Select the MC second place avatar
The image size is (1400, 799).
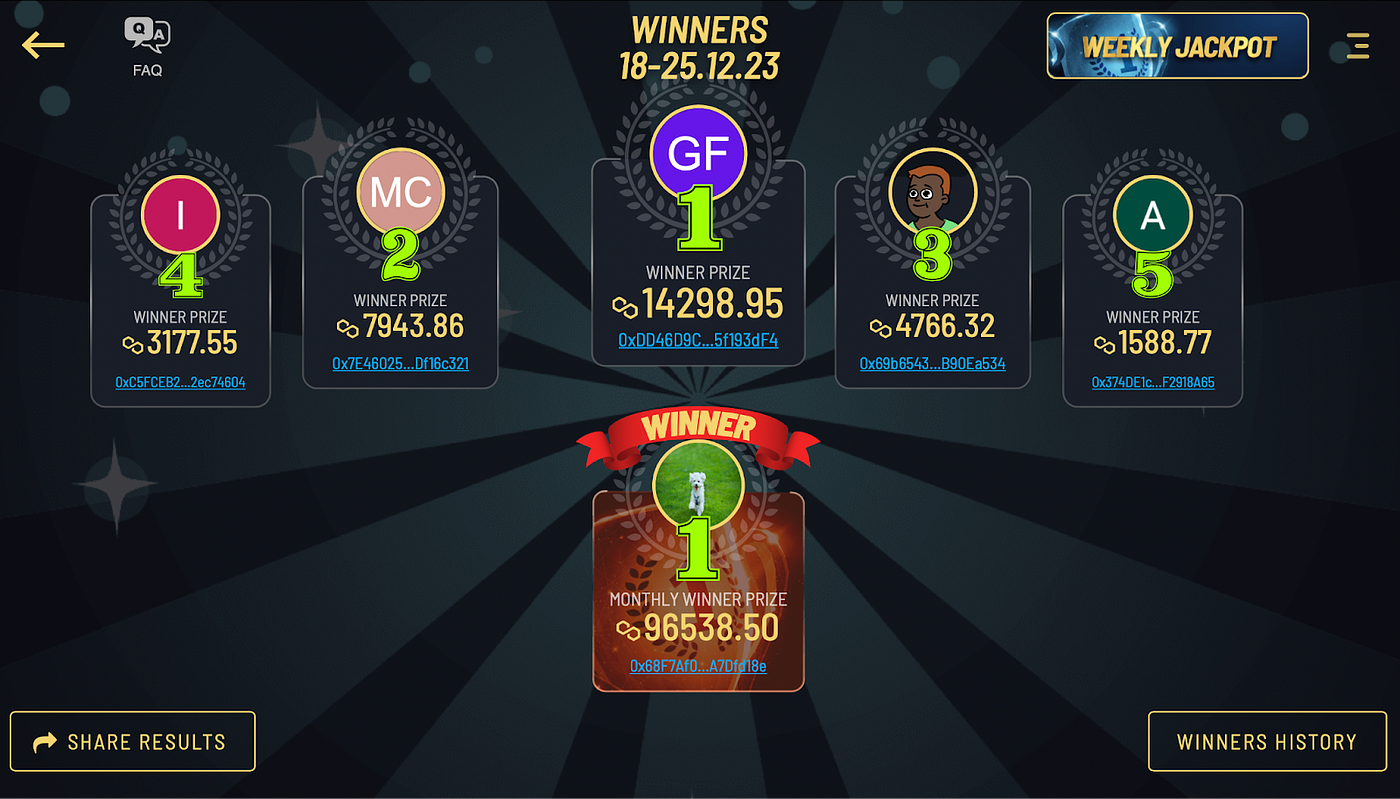point(399,192)
